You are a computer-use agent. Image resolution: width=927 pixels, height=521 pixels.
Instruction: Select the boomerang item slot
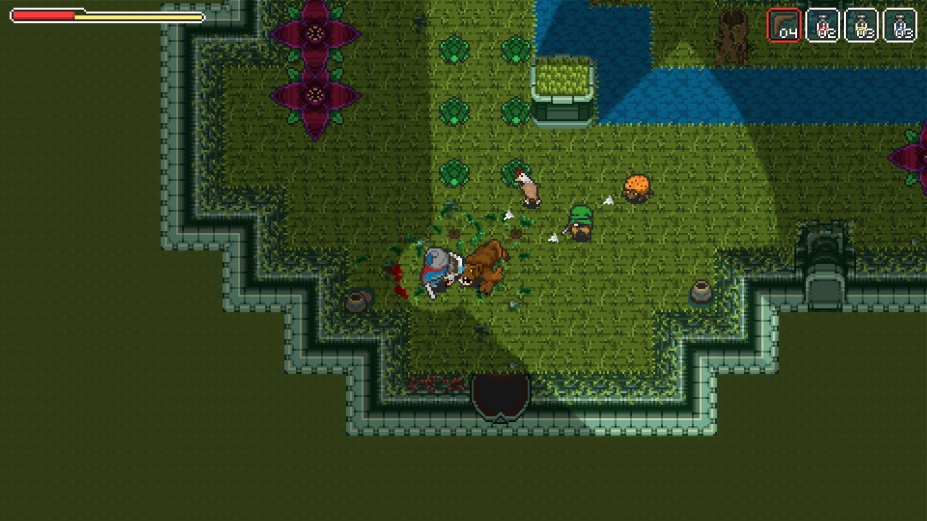(783, 25)
